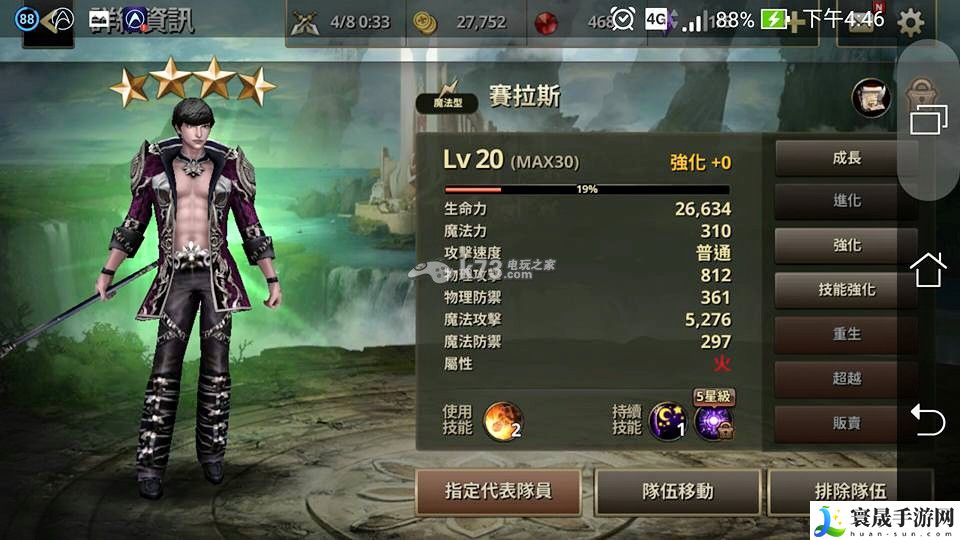Choose the 超越 transcend button
The width and height of the screenshot is (960, 540).
coord(846,378)
